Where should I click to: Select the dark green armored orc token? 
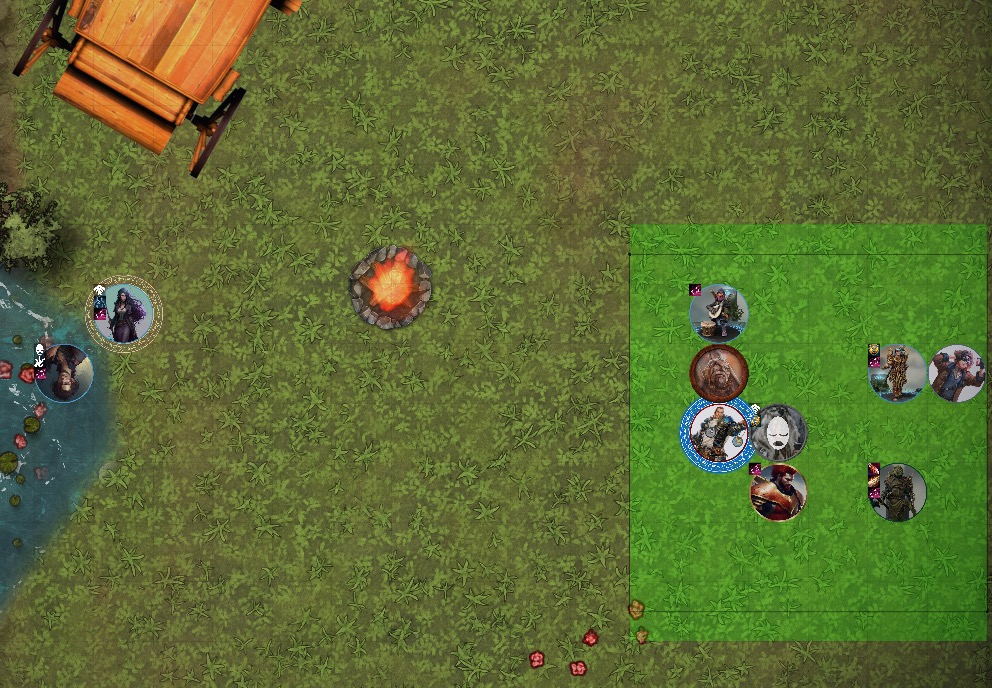pos(897,492)
